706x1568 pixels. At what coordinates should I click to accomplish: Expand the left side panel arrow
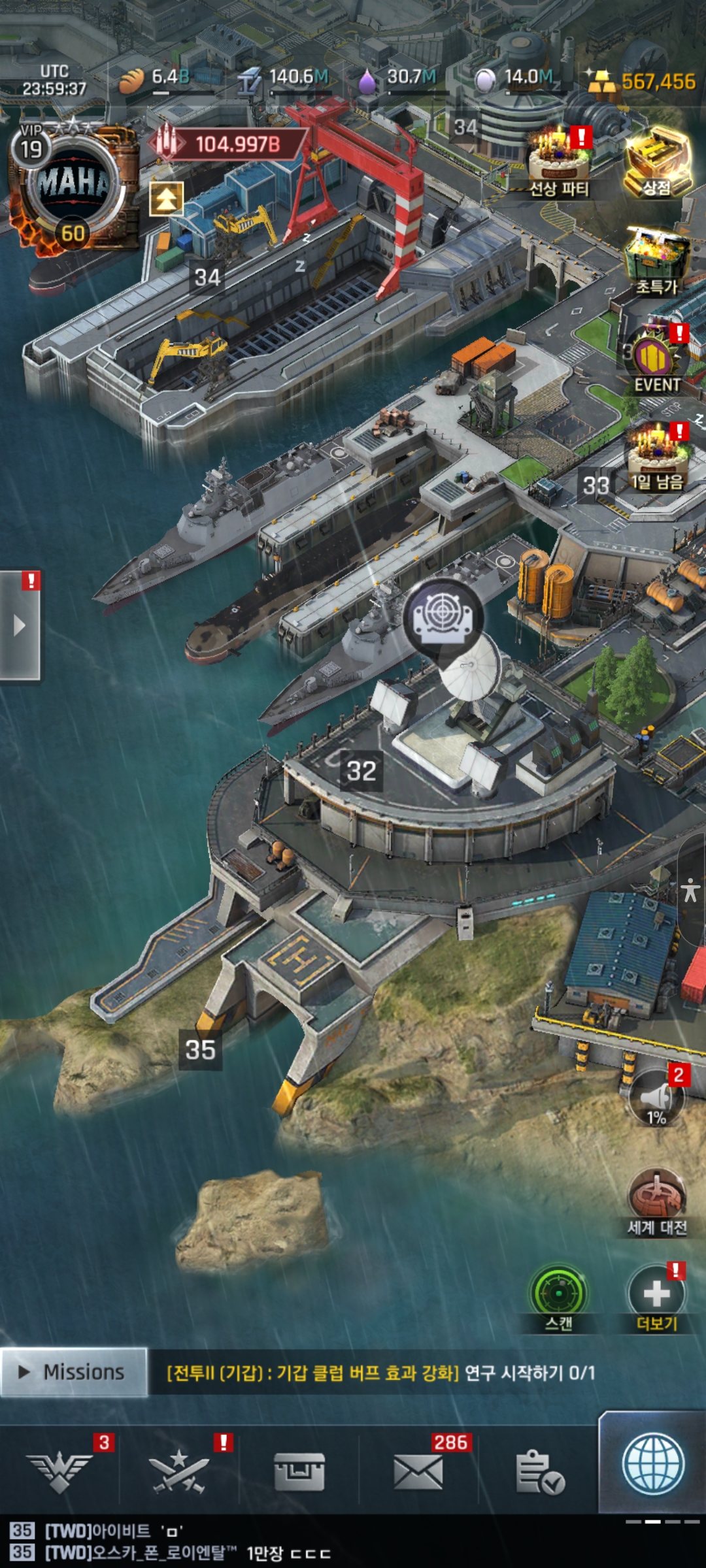click(20, 625)
